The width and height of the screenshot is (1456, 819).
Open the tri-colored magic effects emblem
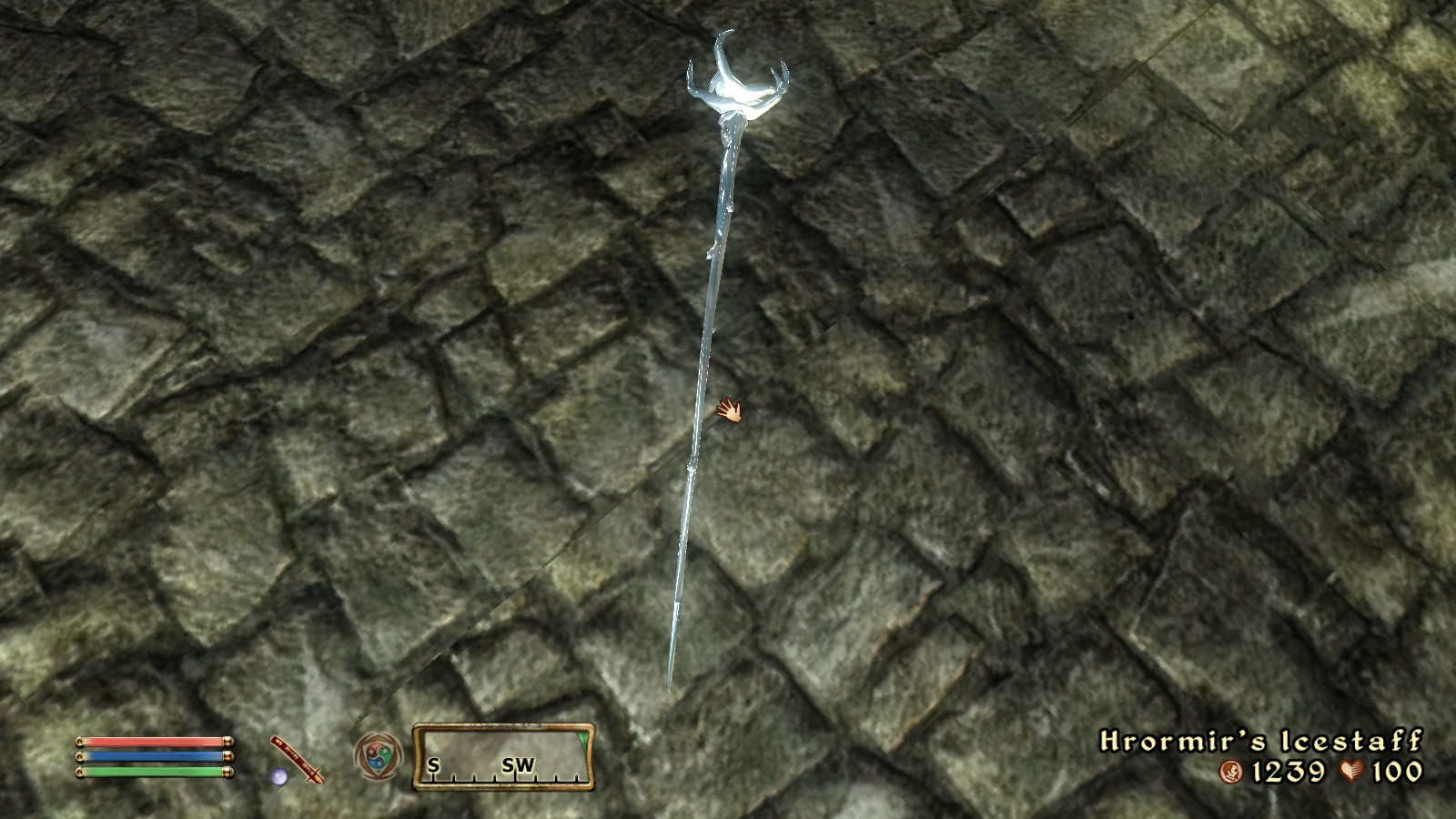376,757
